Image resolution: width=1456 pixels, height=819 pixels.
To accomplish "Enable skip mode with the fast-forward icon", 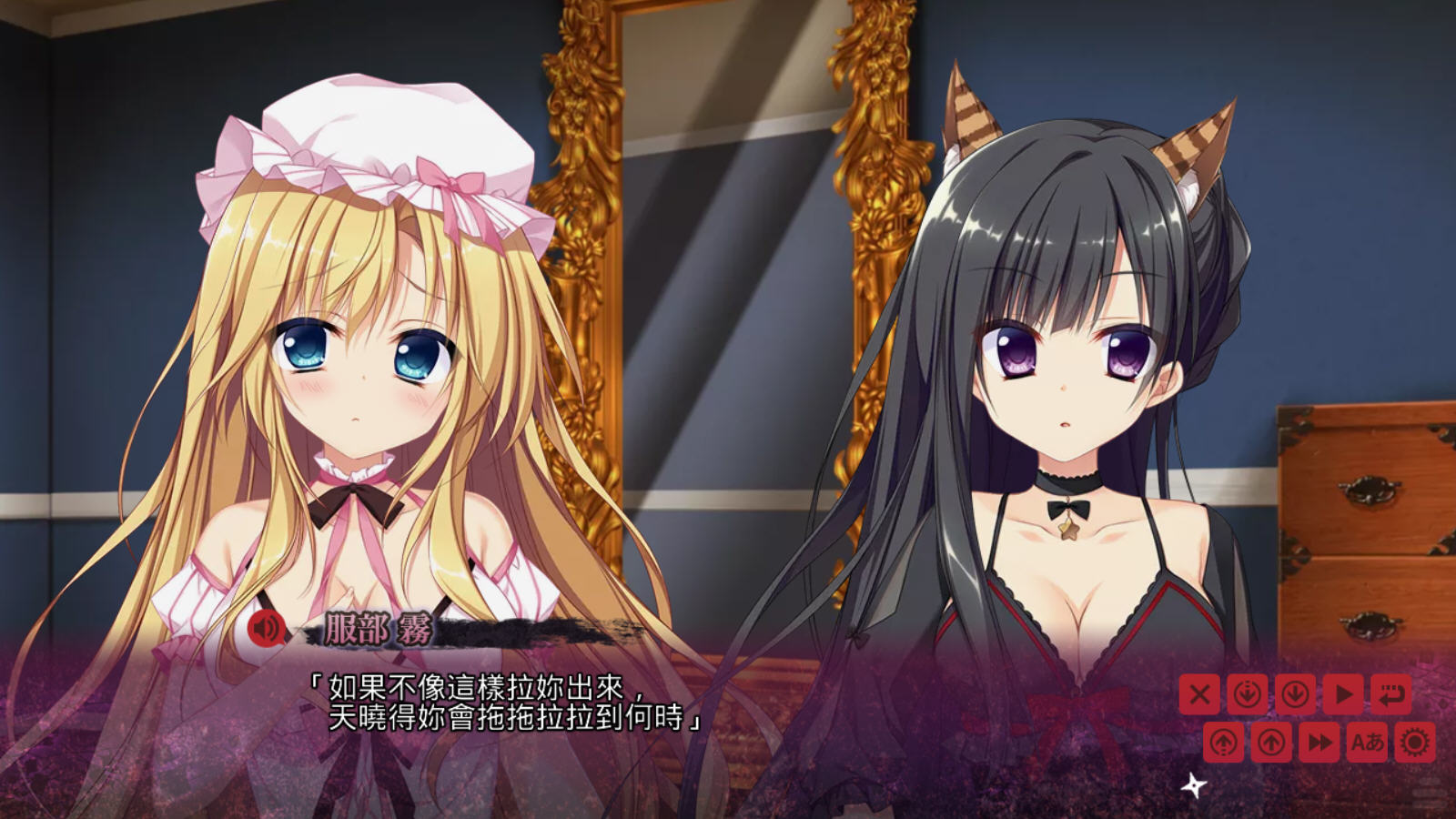I will point(1318,742).
